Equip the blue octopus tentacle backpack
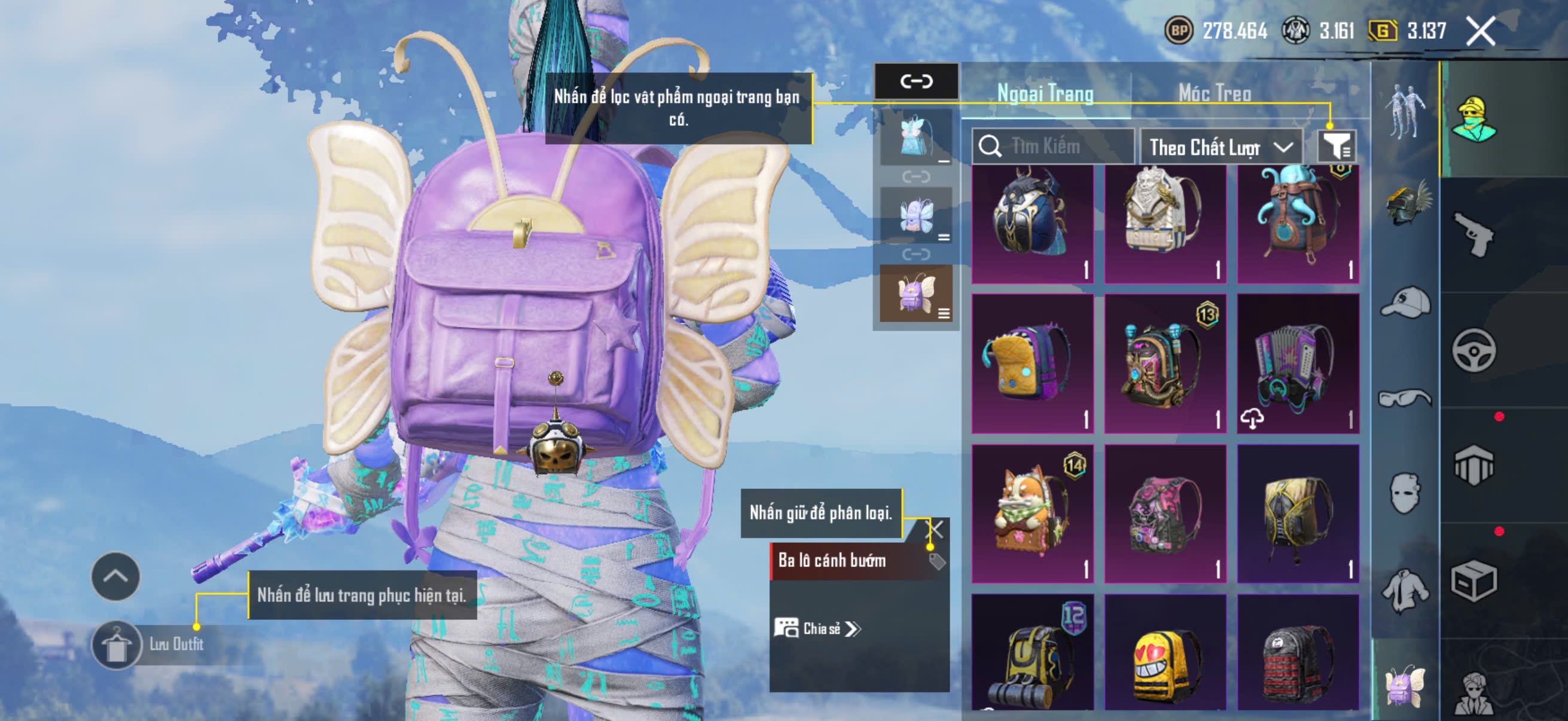Screen dimensions: 1568x721 pyautogui.click(x=1297, y=222)
